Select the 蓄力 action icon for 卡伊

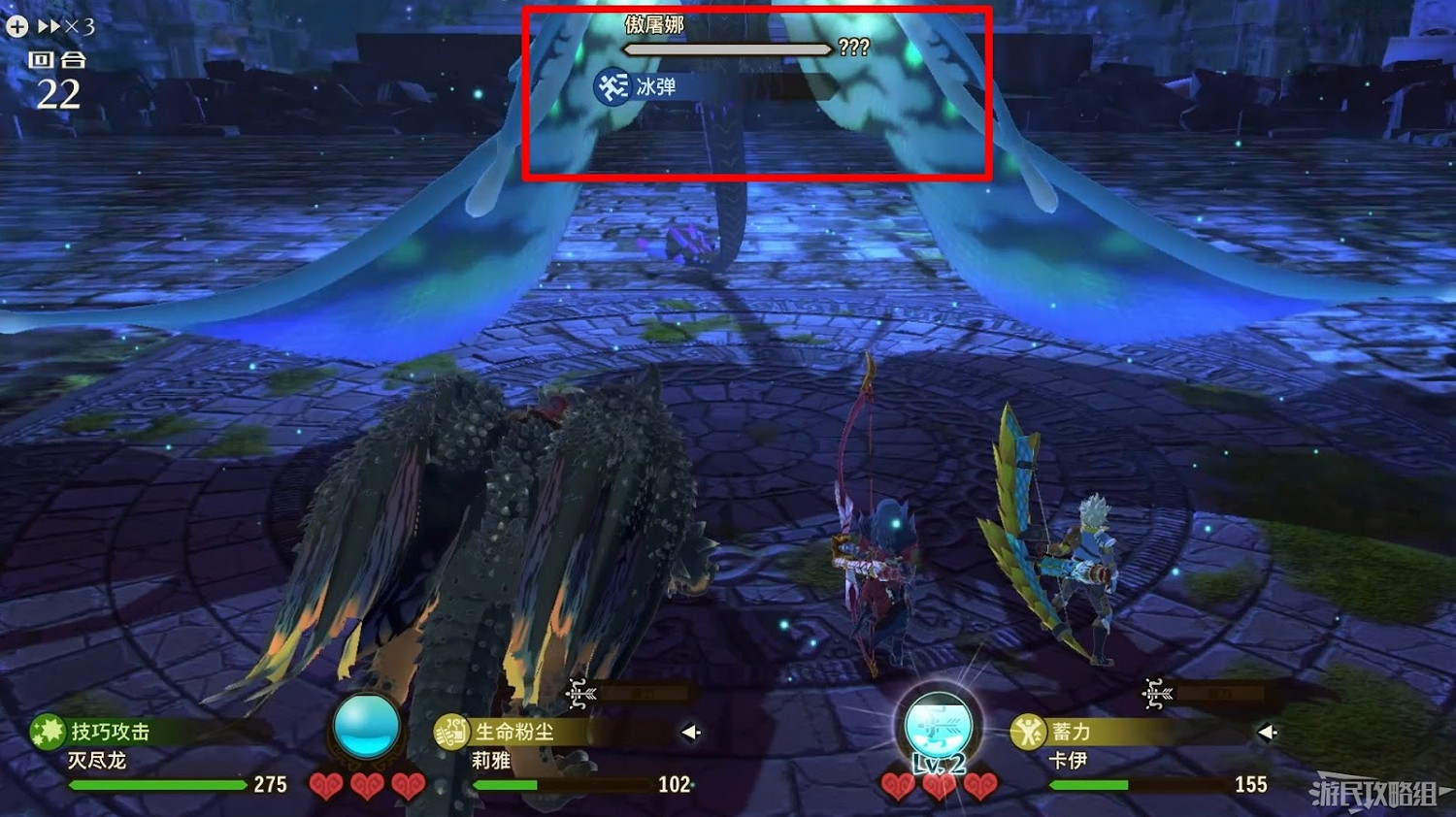pos(1030,733)
